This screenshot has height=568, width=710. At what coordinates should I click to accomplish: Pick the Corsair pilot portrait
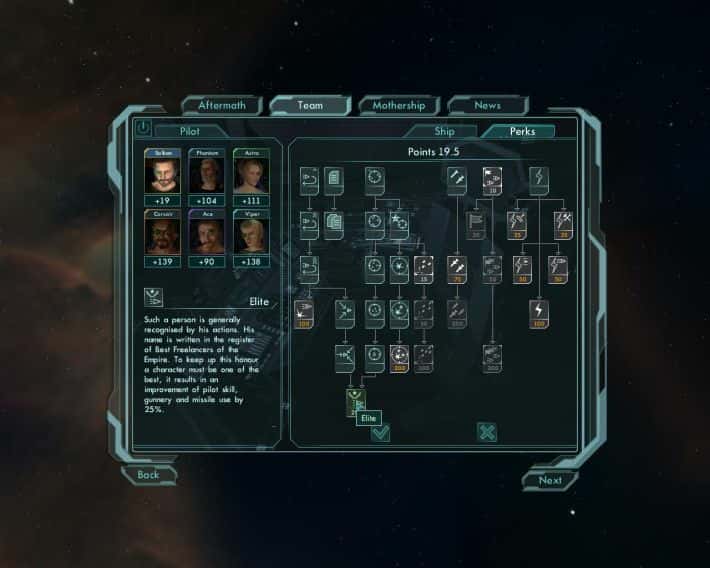pos(161,236)
